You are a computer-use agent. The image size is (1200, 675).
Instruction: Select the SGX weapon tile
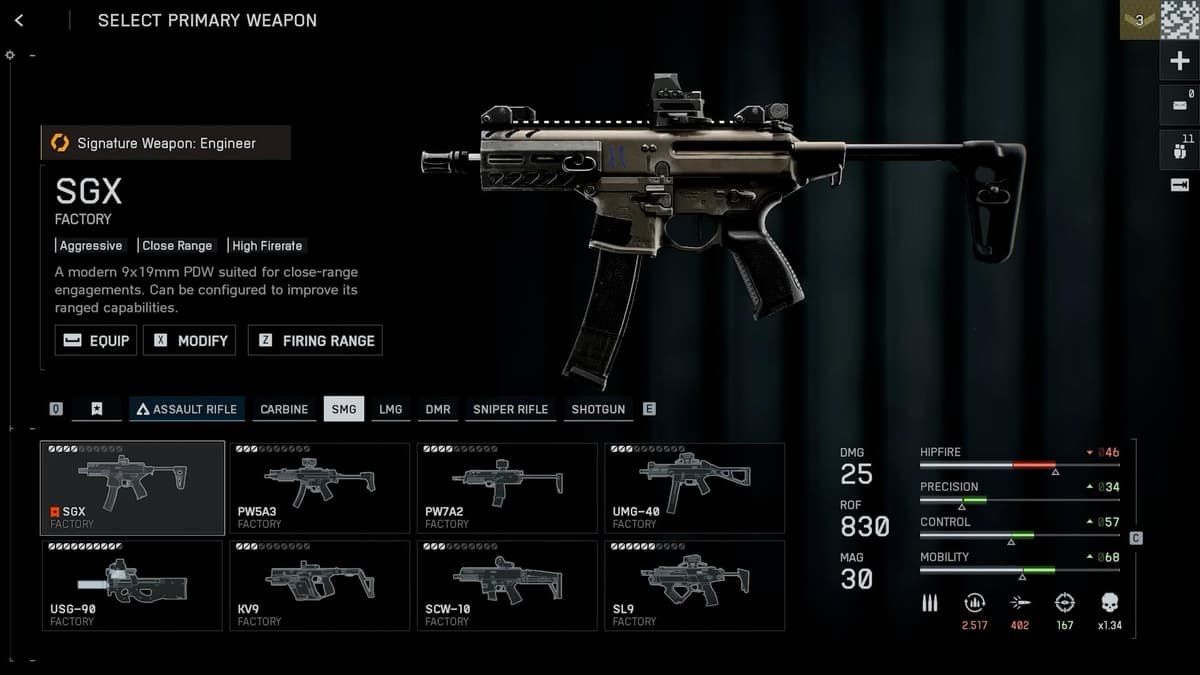pos(132,488)
